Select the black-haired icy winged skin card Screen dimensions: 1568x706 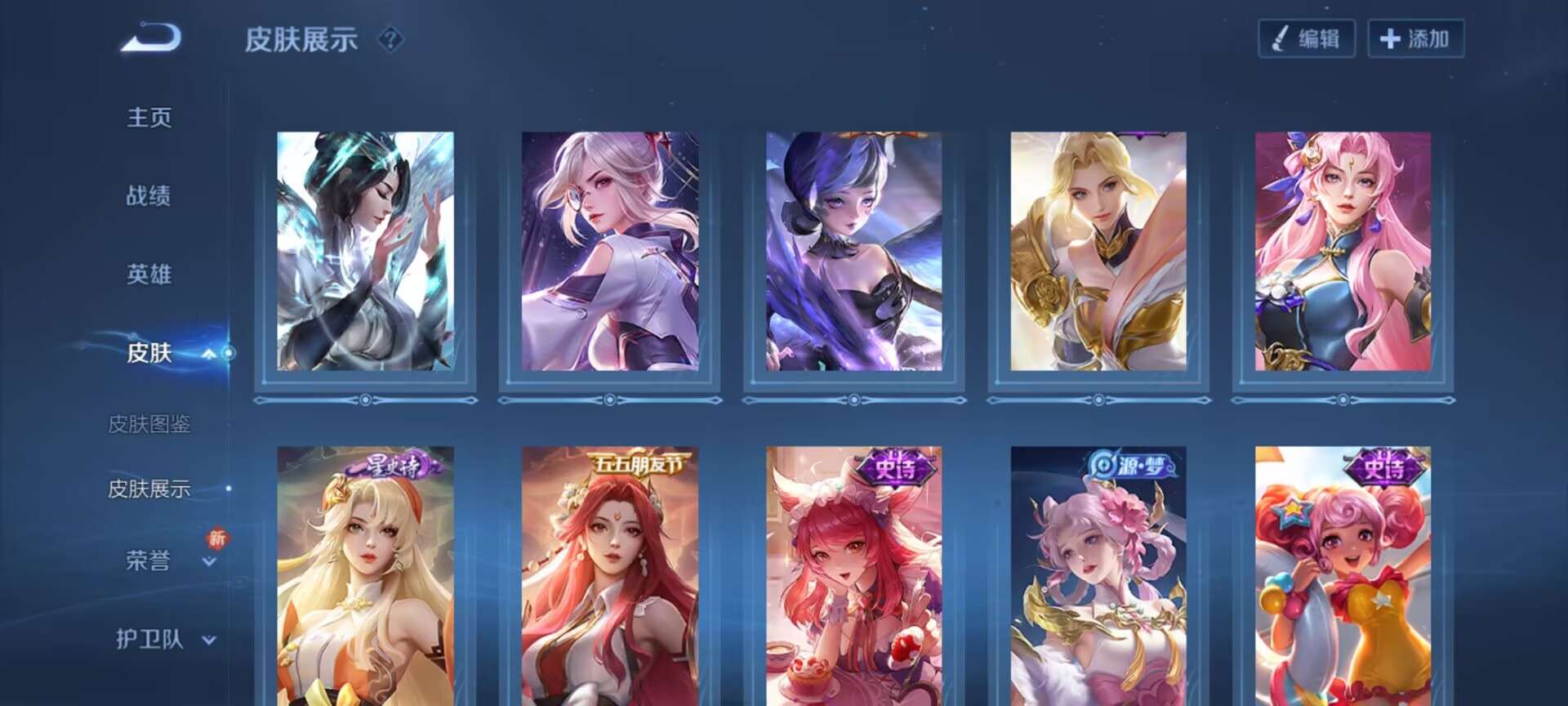[x=365, y=251]
